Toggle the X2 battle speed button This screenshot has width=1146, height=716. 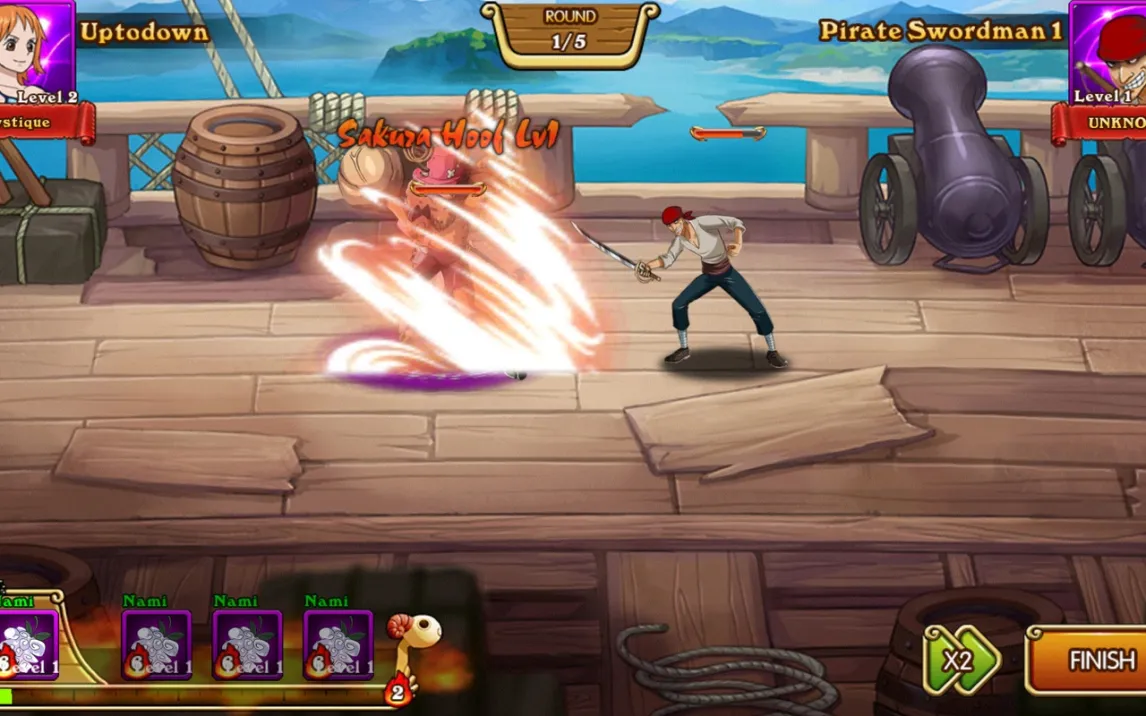[961, 660]
